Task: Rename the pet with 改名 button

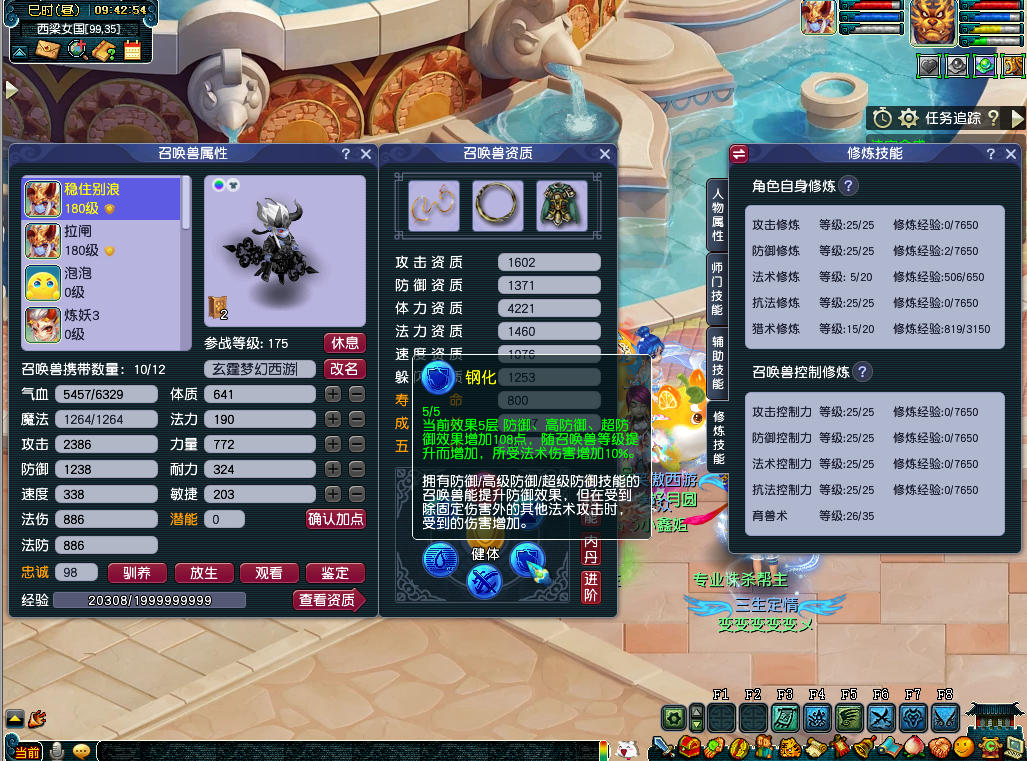Action: click(345, 369)
